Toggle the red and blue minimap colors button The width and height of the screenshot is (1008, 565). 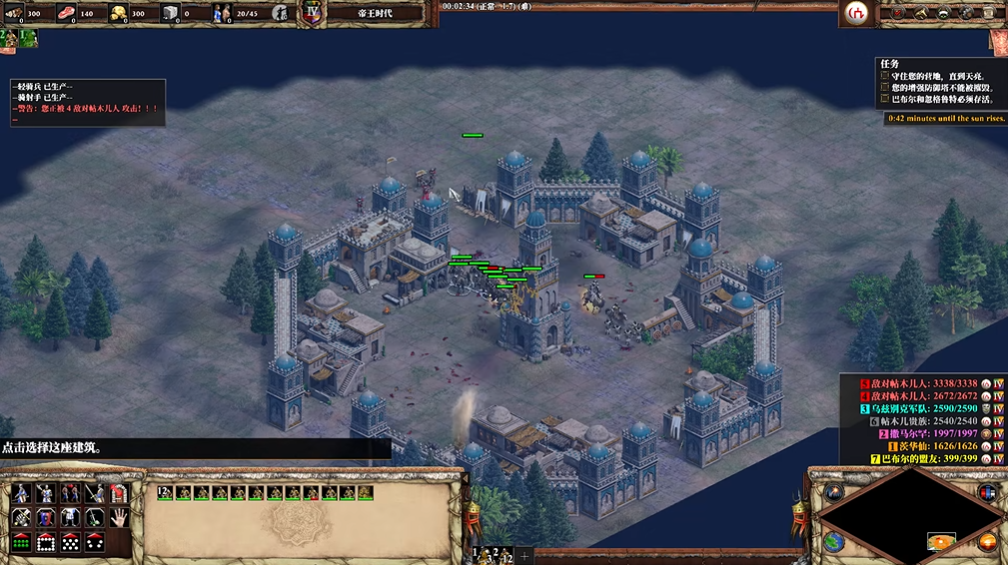point(987,491)
